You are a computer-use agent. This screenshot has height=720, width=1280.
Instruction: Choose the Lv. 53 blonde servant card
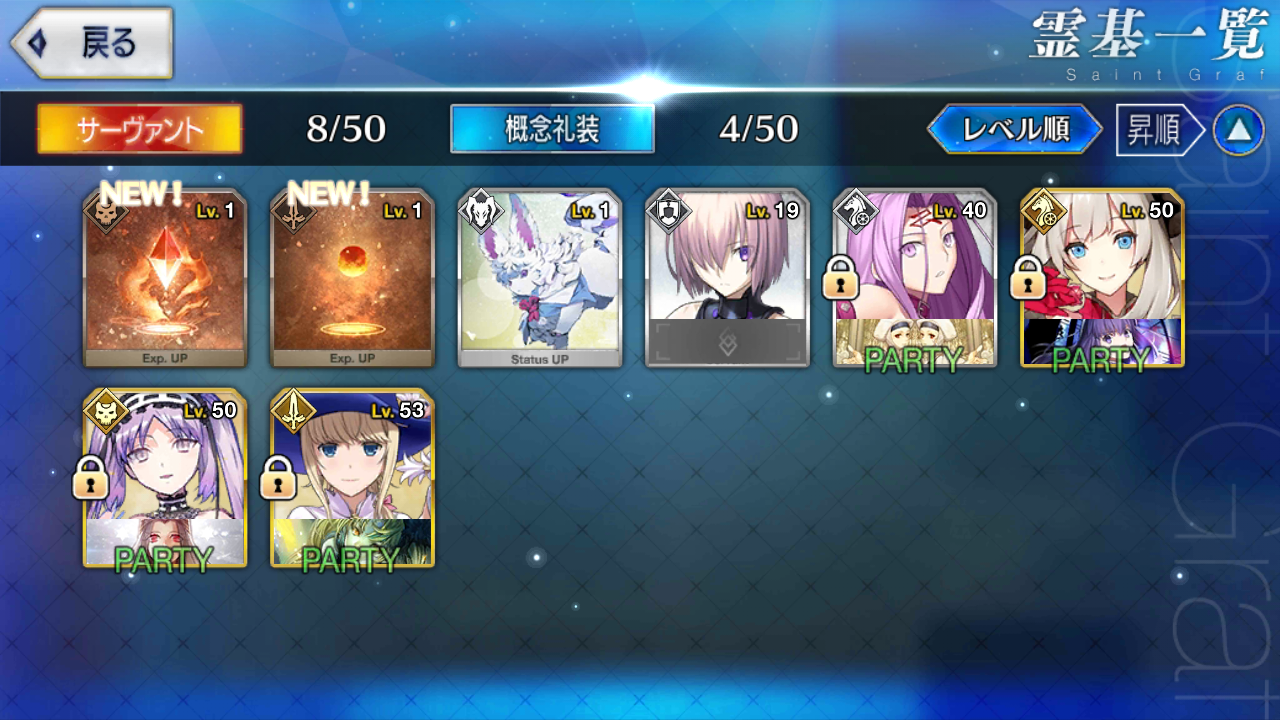point(352,479)
